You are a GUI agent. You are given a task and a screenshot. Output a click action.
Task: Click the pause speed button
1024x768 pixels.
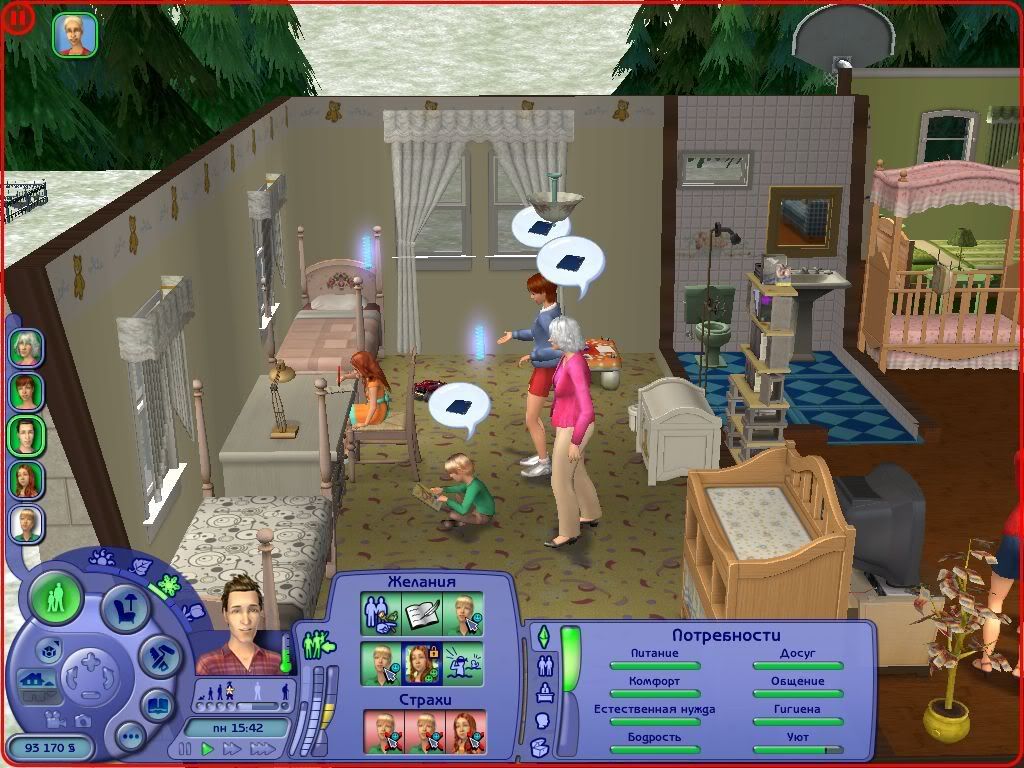pyautogui.click(x=185, y=748)
